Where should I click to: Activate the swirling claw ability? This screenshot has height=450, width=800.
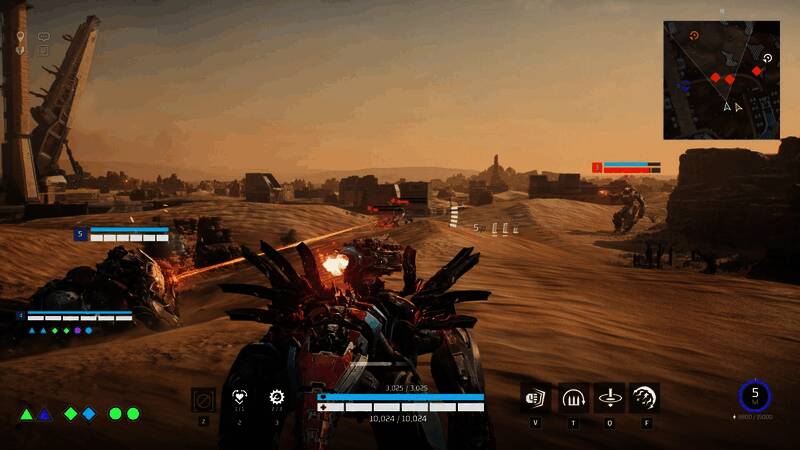[x=644, y=397]
